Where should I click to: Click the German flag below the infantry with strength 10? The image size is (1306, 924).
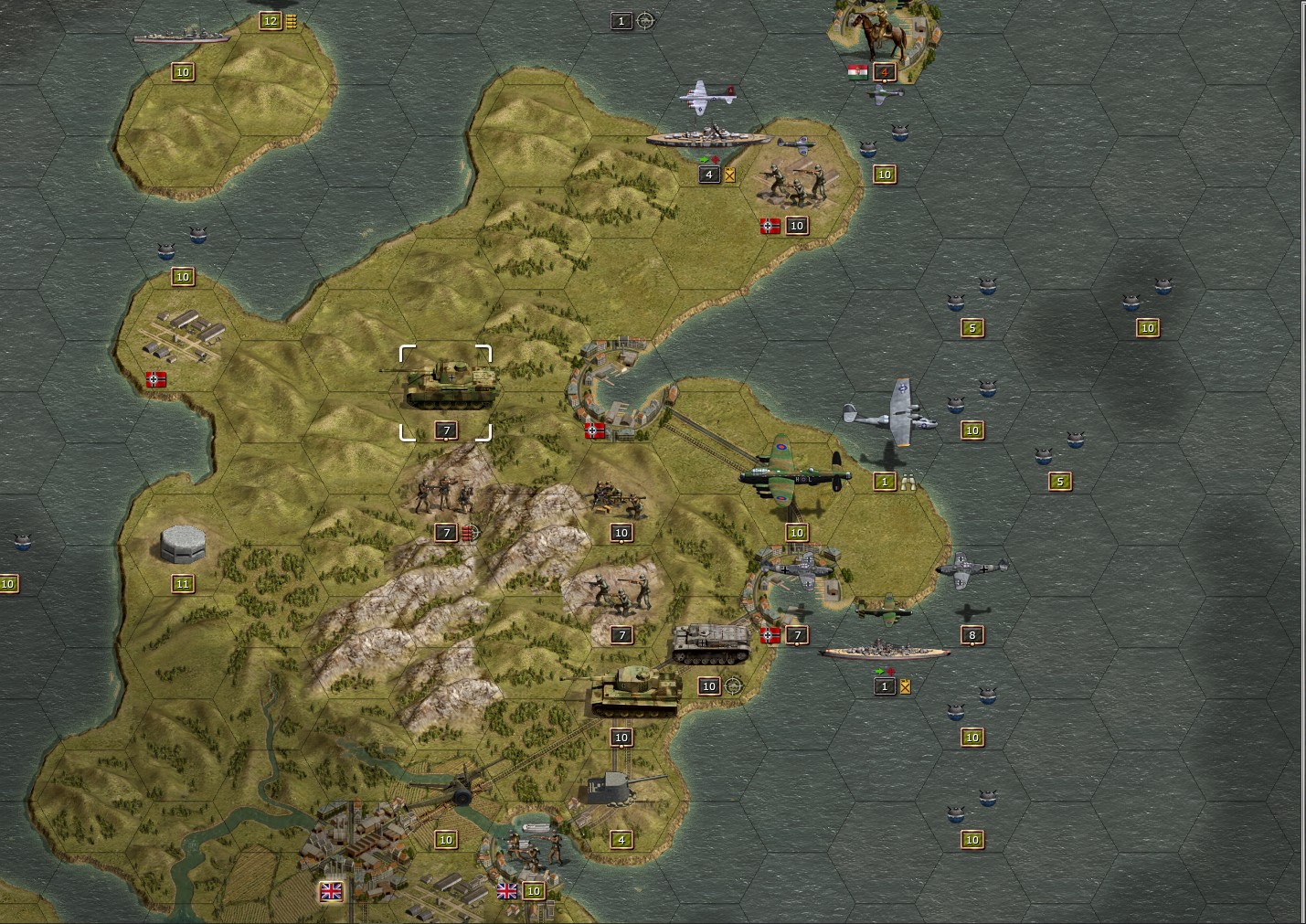tap(769, 225)
